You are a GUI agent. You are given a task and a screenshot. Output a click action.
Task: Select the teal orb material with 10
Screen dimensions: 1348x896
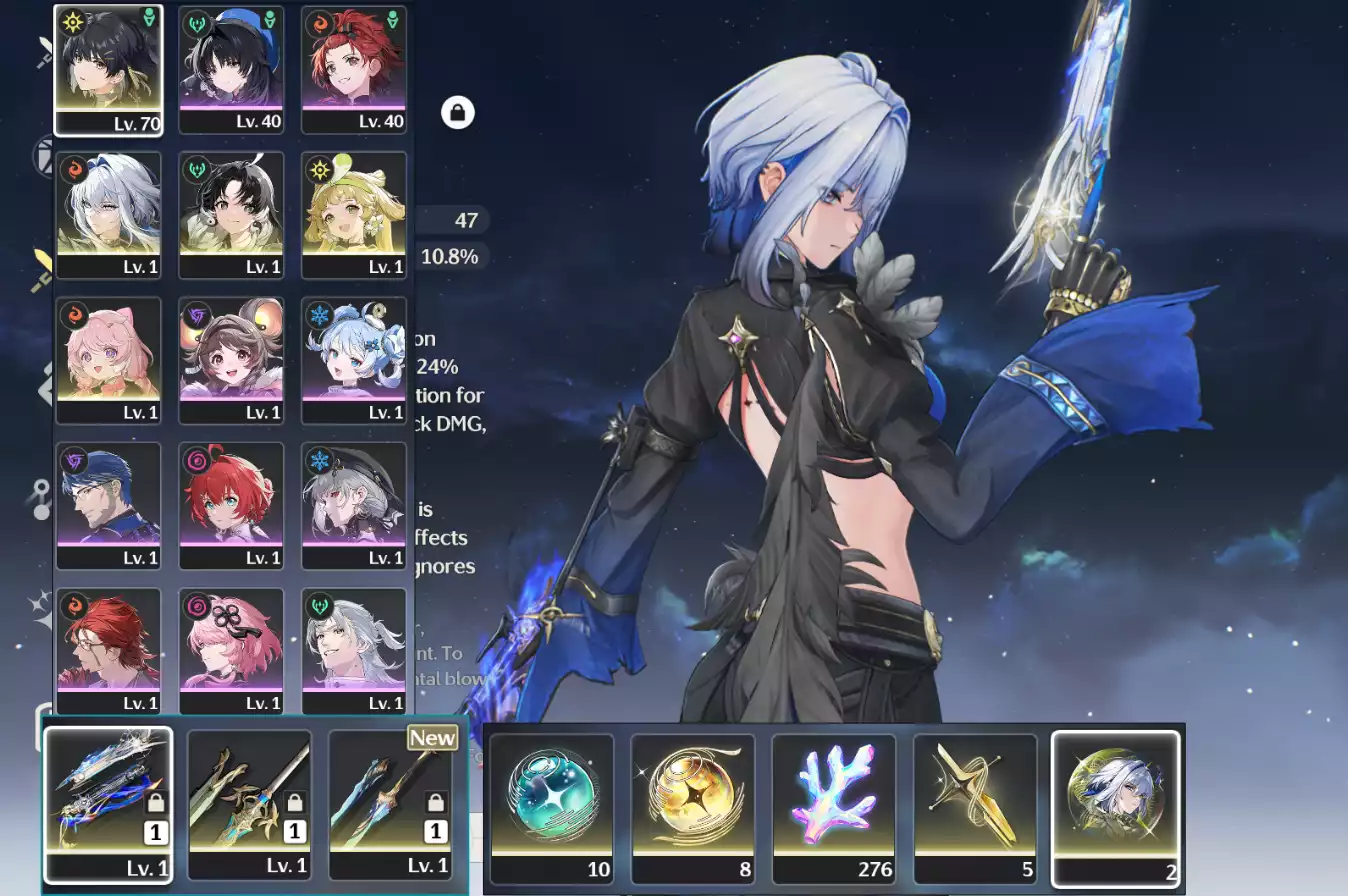(x=552, y=808)
